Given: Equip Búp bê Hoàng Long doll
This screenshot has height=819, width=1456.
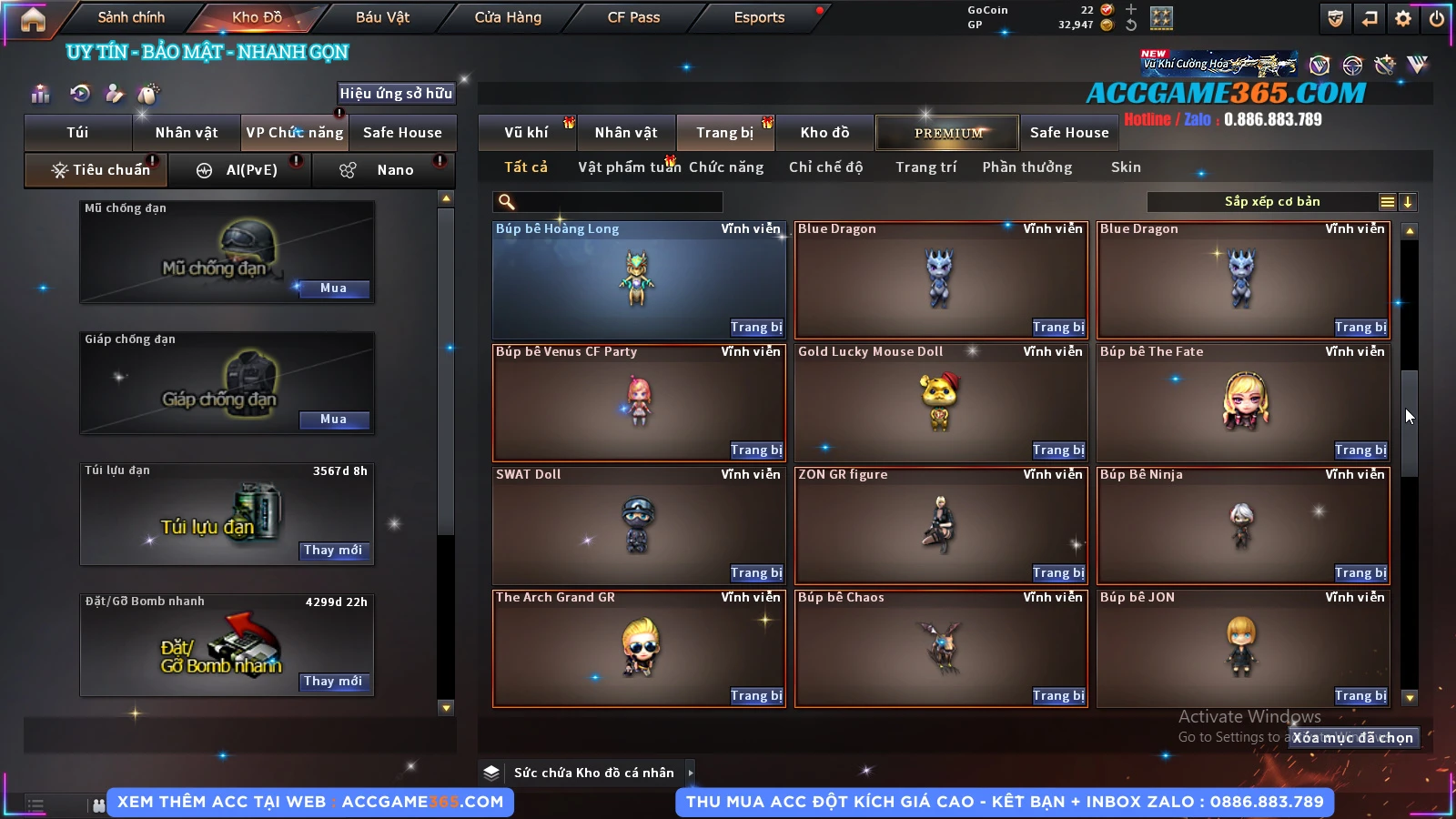Looking at the screenshot, I should [x=756, y=328].
